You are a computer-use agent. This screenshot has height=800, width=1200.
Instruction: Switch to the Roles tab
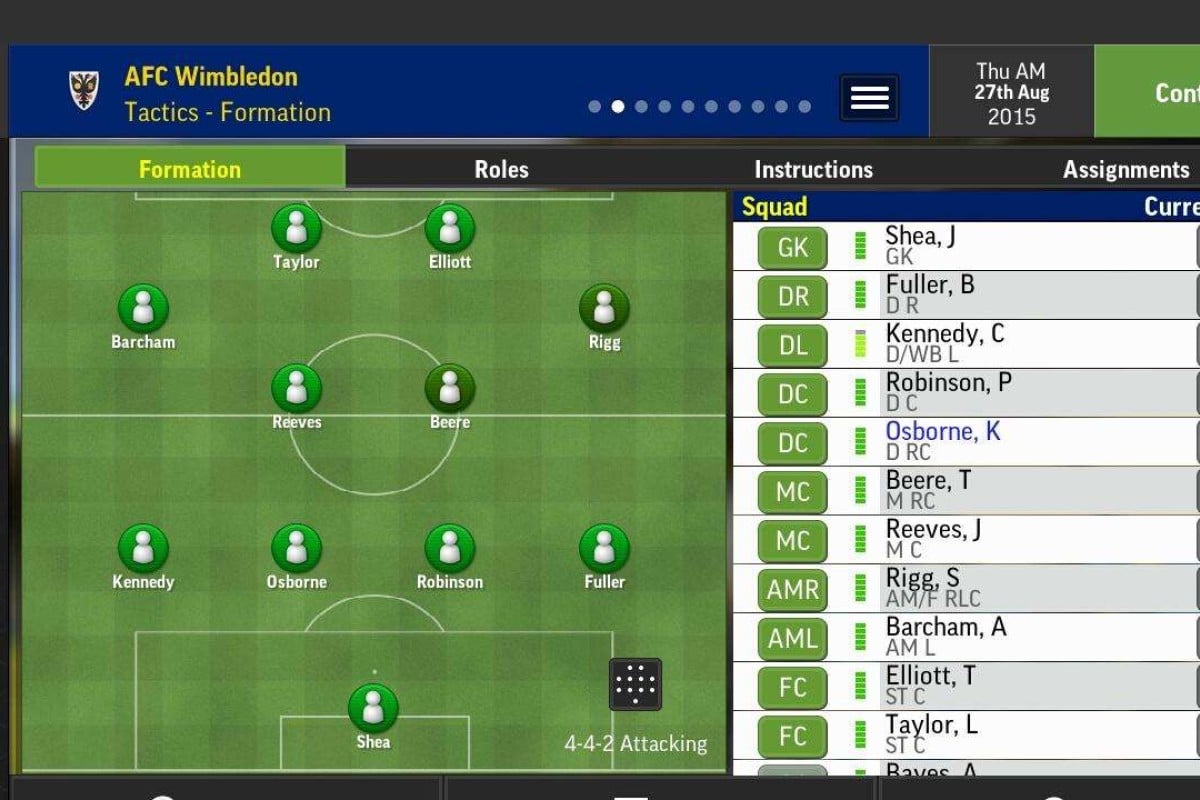pyautogui.click(x=501, y=169)
